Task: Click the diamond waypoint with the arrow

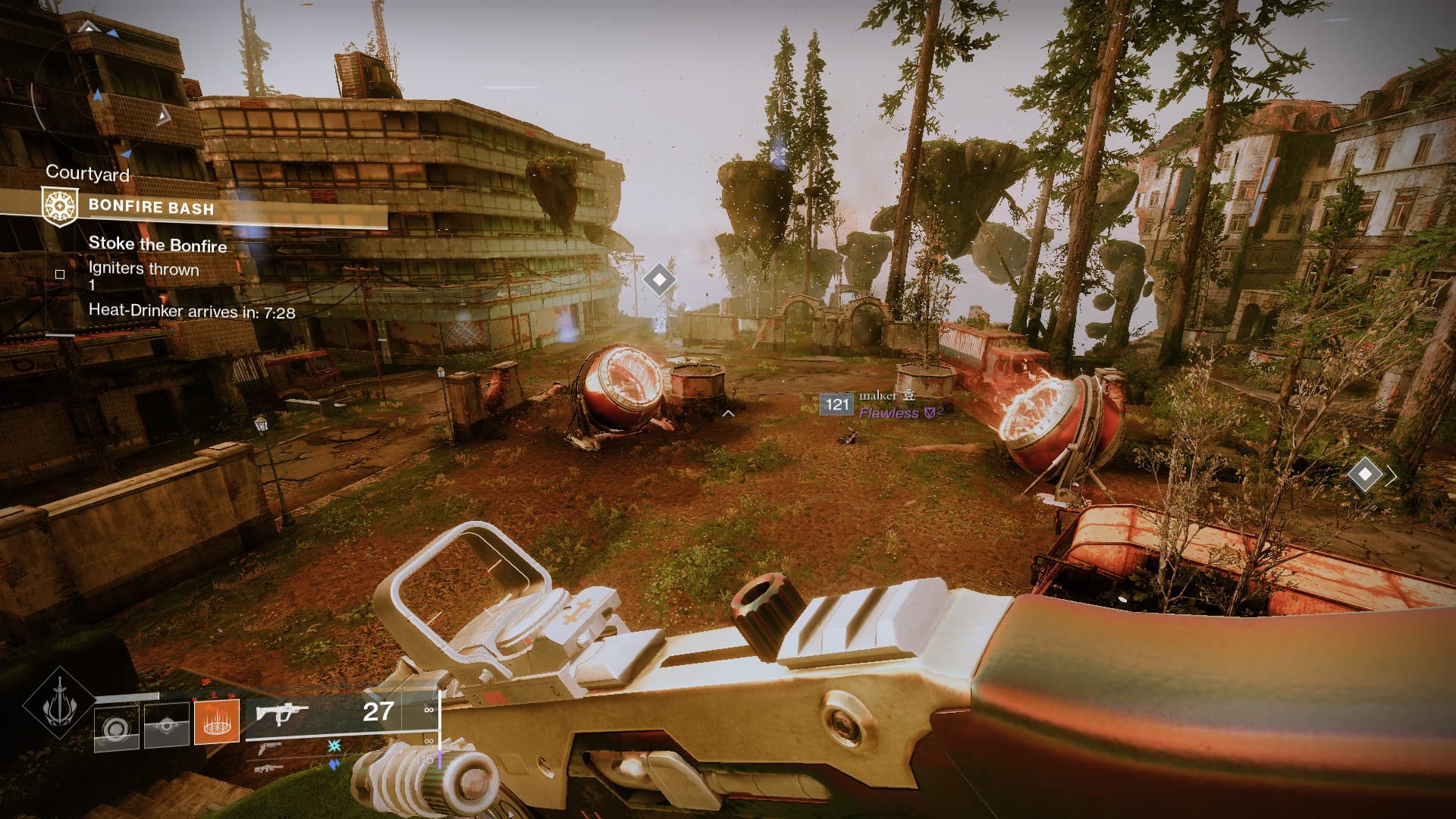Action: [1365, 475]
